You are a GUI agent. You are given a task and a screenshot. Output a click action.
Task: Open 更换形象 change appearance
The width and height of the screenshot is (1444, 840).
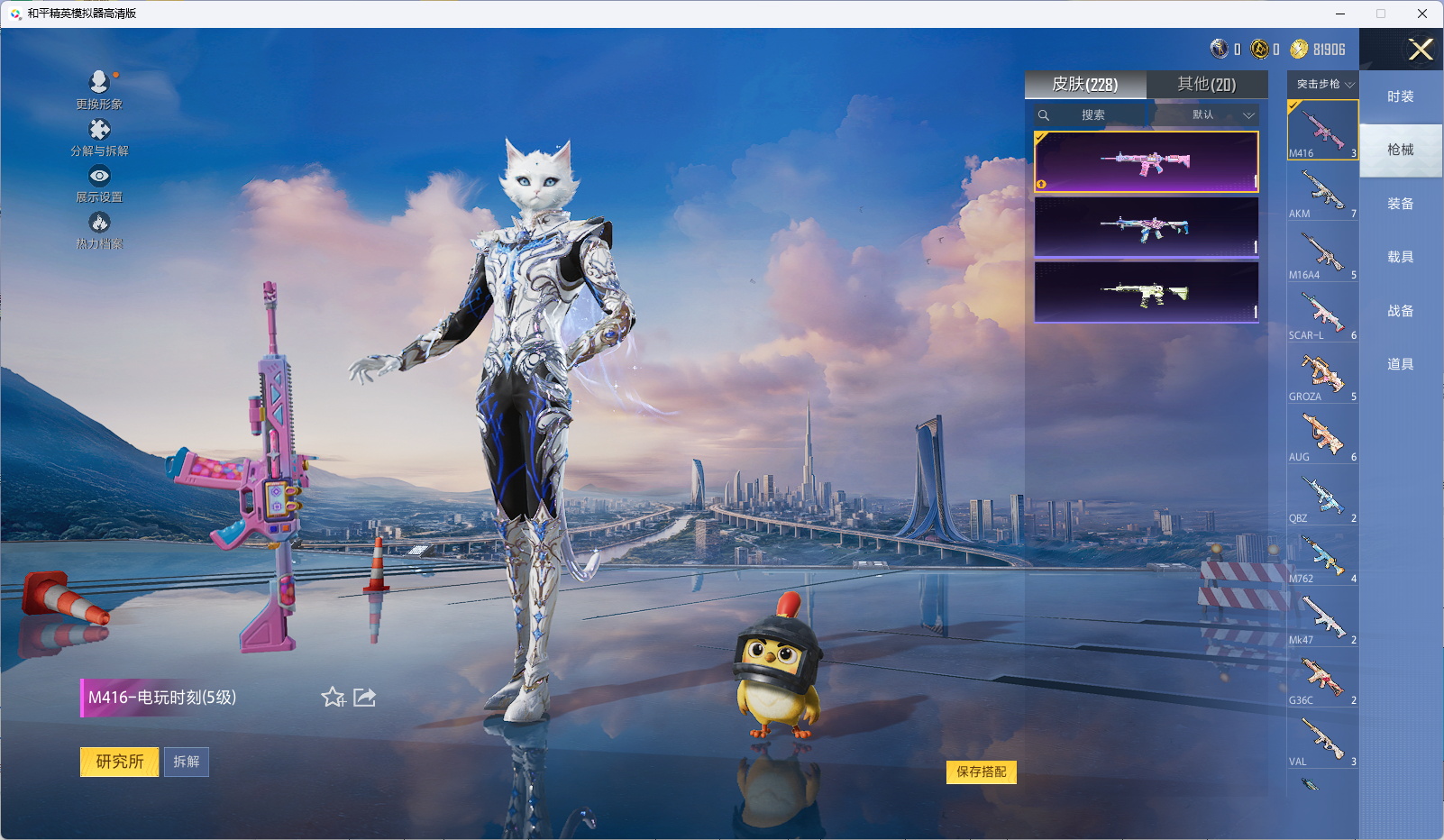(x=99, y=89)
